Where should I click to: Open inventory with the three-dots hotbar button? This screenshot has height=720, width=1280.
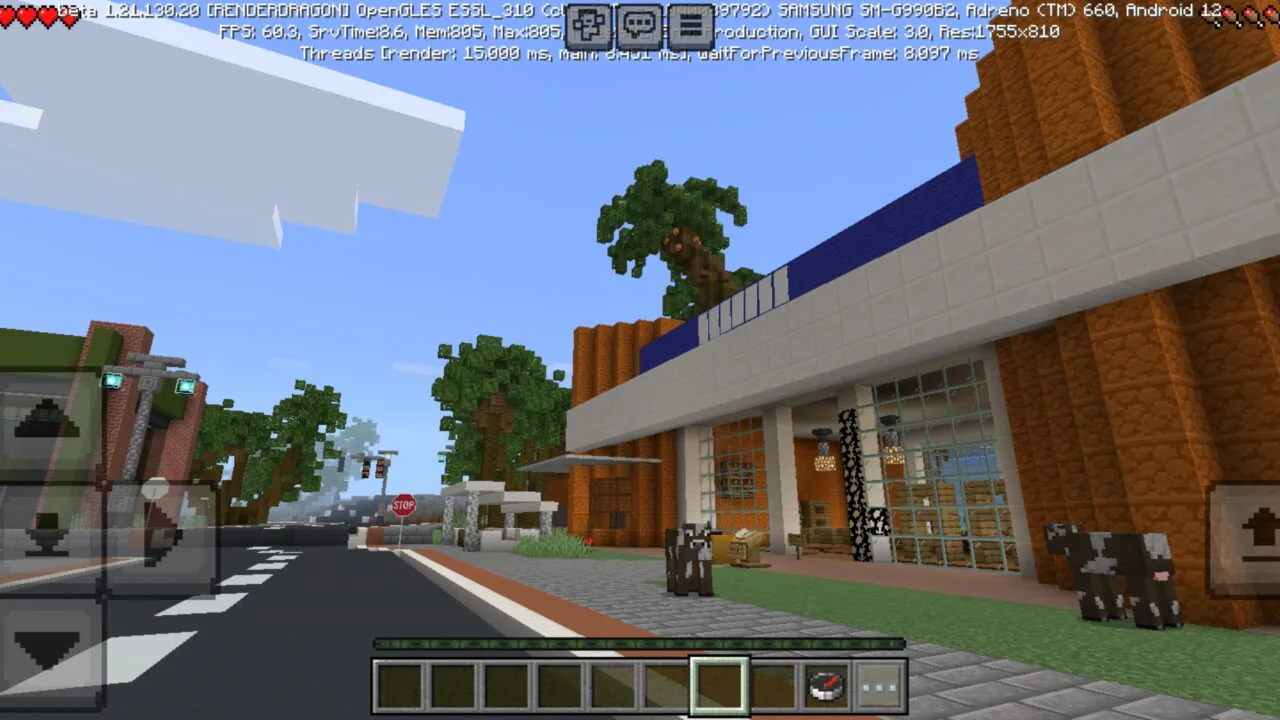click(877, 684)
